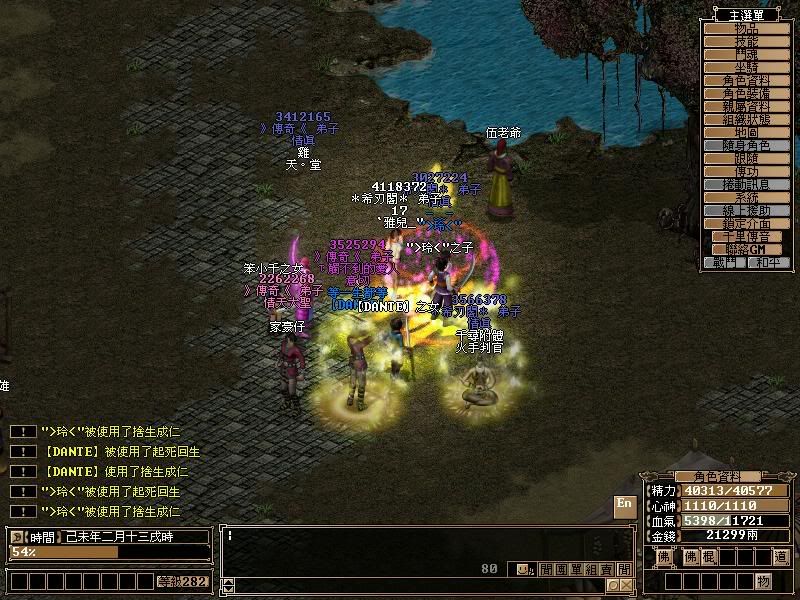Open 組織狀態 organization status
This screenshot has width=800, height=600.
point(746,119)
